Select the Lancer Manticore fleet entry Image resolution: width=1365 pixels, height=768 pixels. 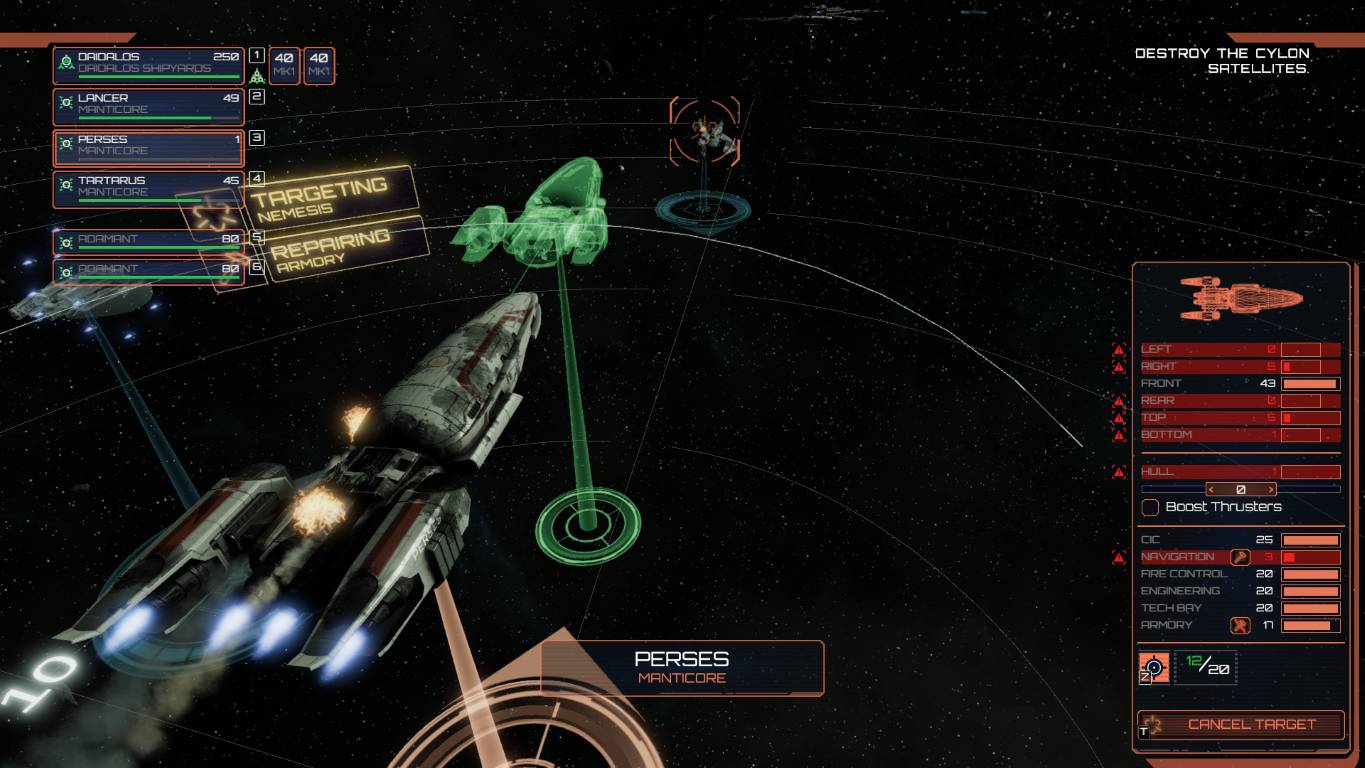(x=148, y=105)
